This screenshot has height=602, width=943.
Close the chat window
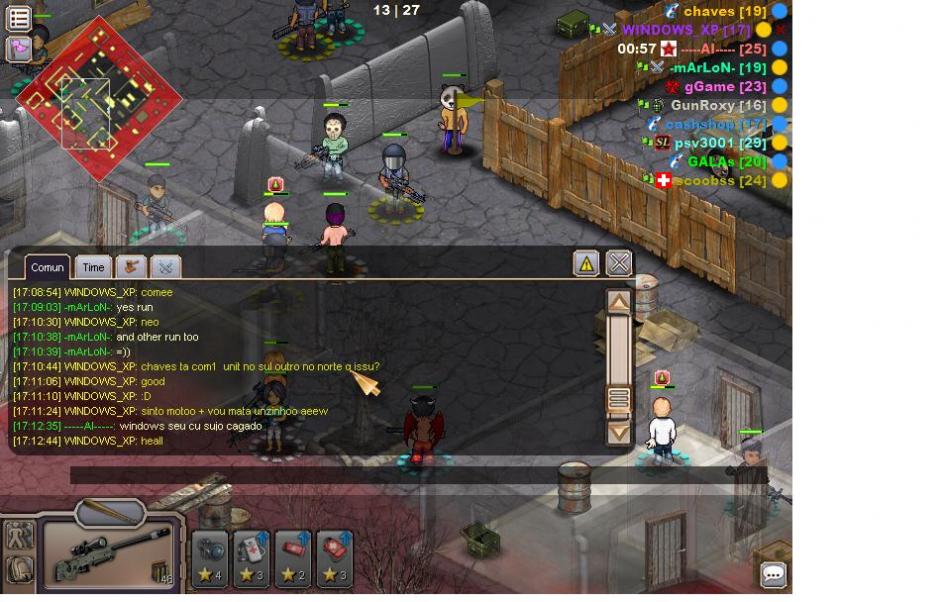(x=619, y=263)
